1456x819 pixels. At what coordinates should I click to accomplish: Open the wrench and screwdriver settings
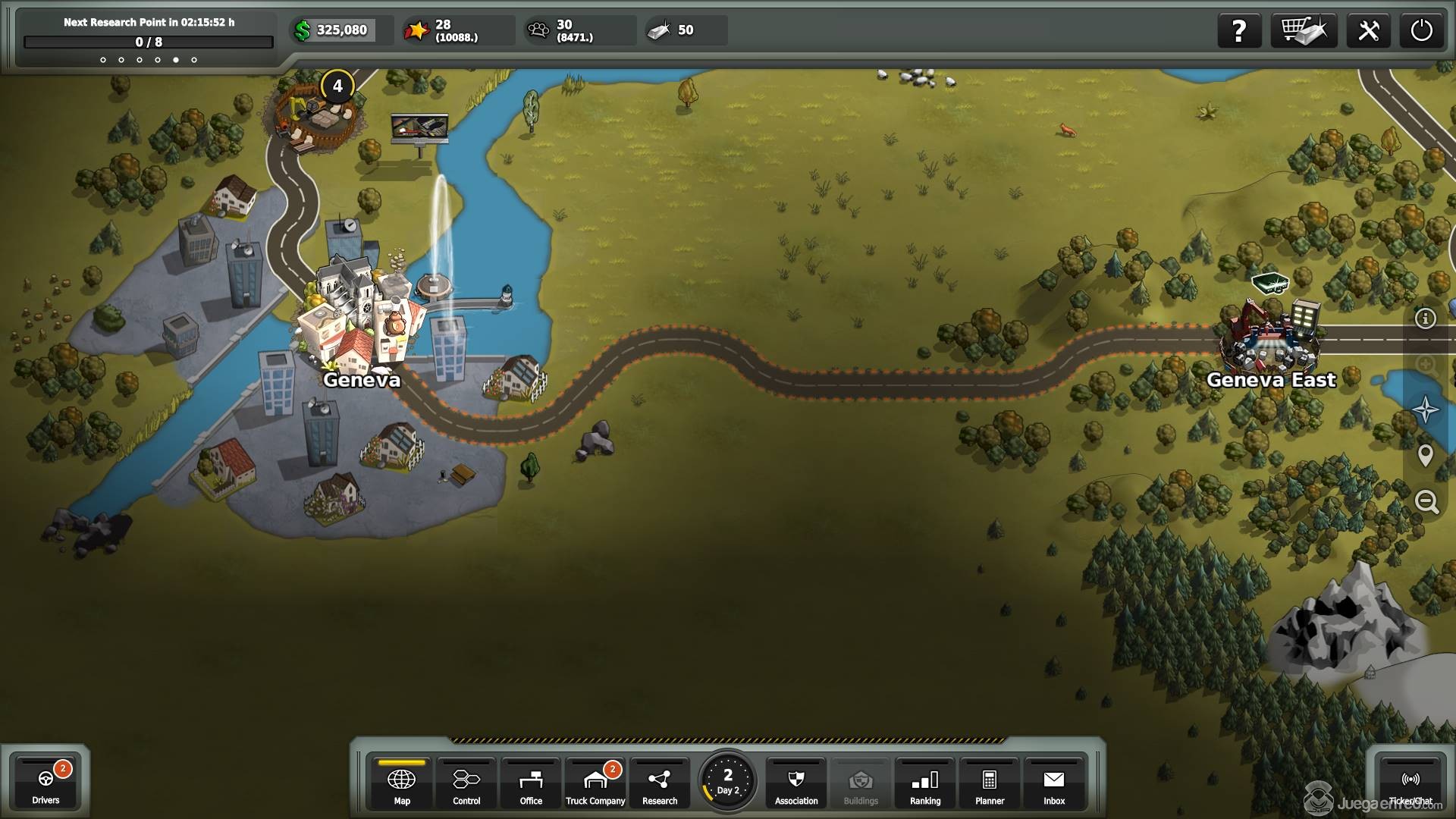coord(1368,31)
